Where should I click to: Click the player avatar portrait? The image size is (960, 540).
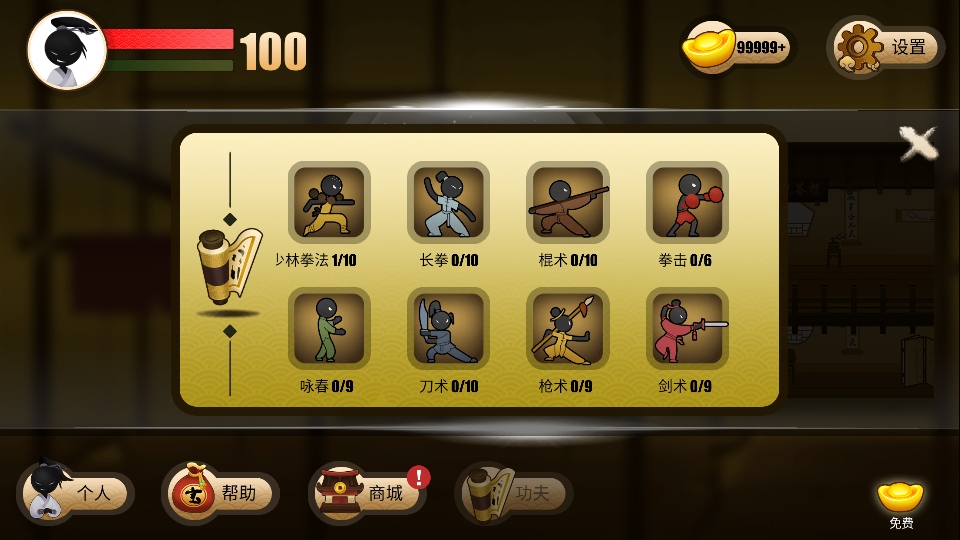(x=67, y=50)
